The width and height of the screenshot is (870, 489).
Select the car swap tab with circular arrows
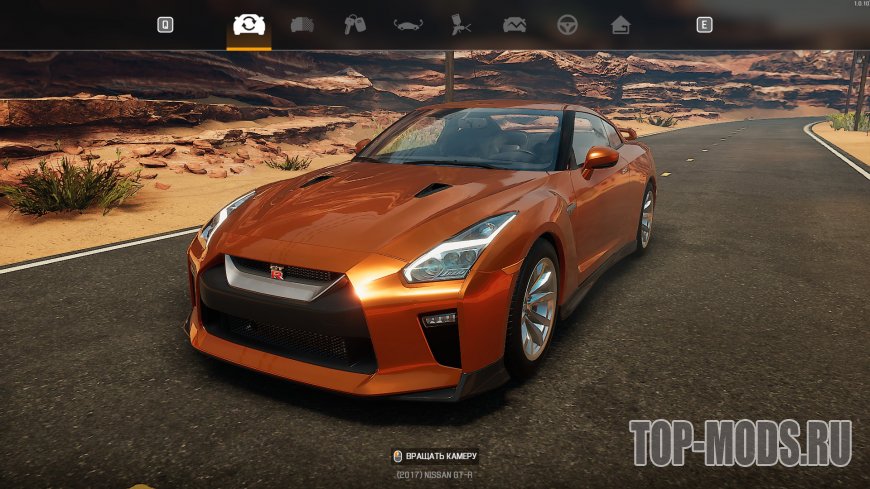(248, 25)
